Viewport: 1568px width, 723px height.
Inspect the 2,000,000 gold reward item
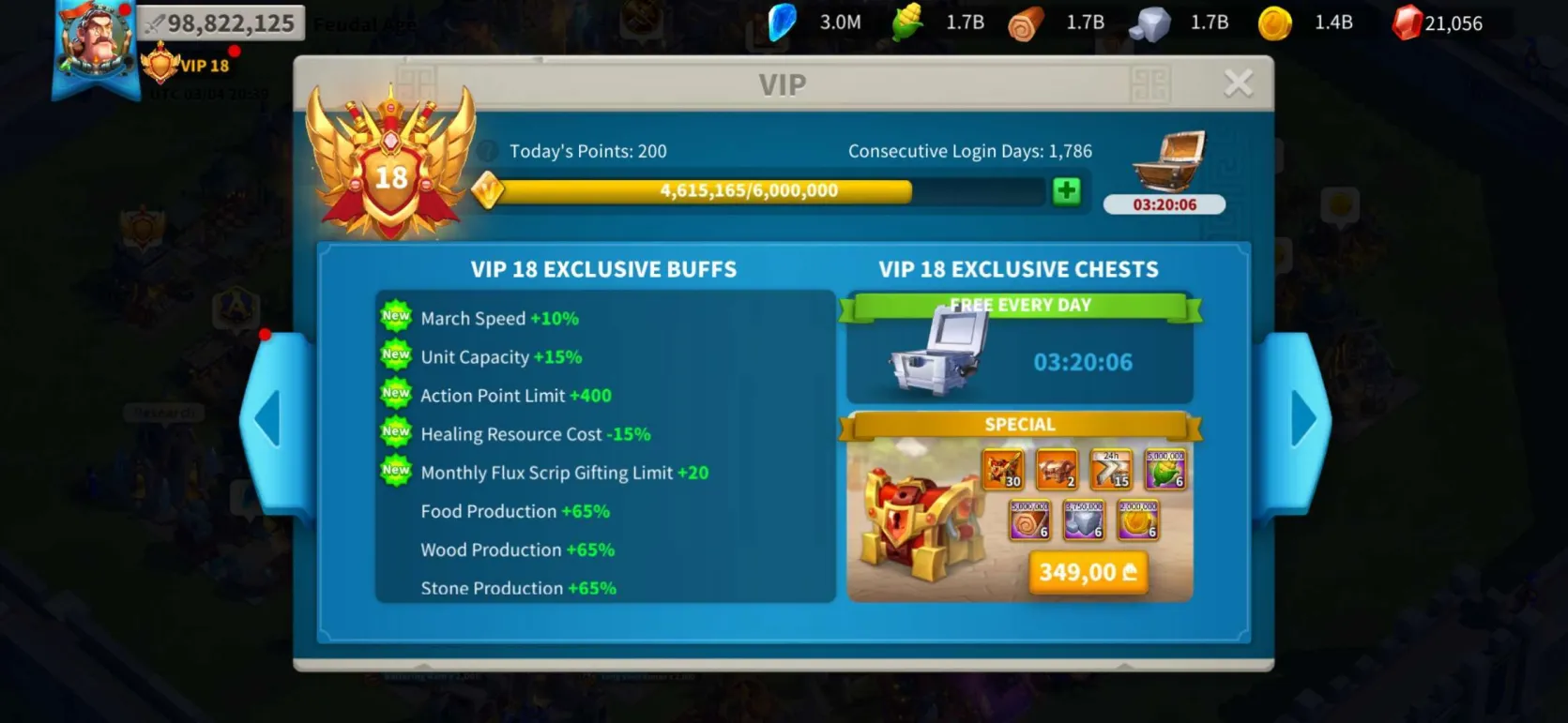[x=1137, y=520]
